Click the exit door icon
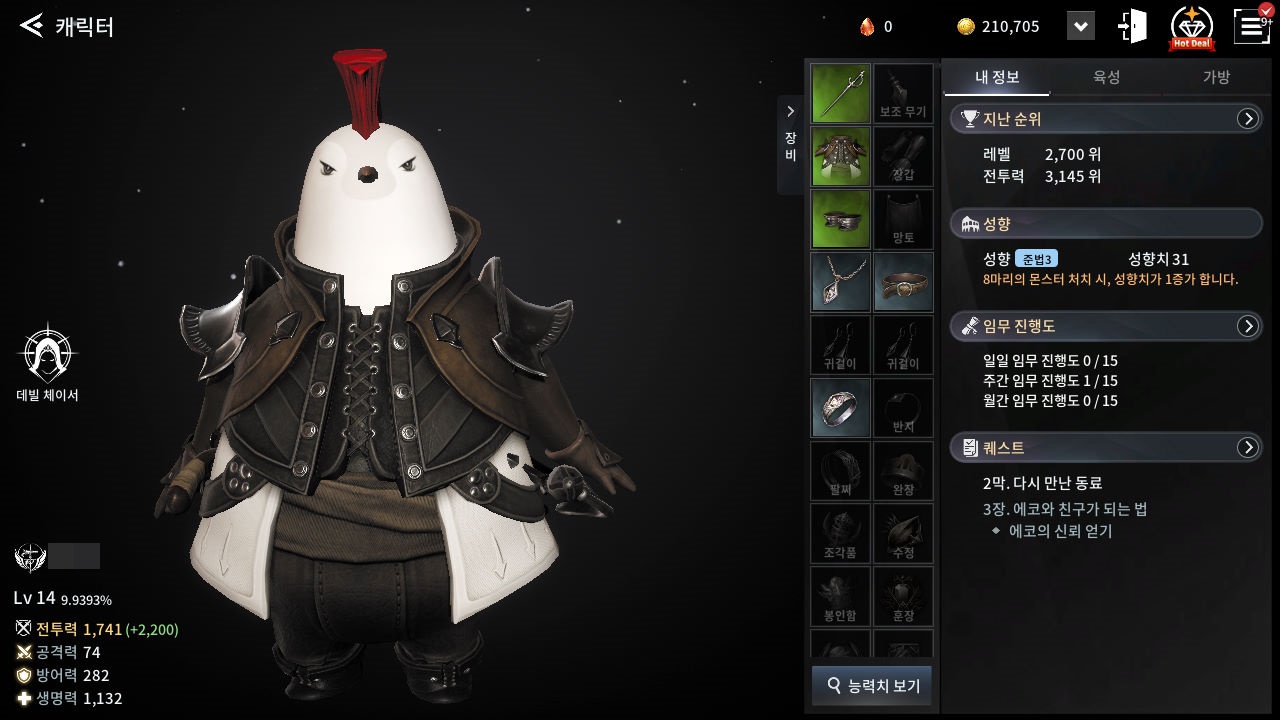This screenshot has width=1280, height=720. point(1134,26)
